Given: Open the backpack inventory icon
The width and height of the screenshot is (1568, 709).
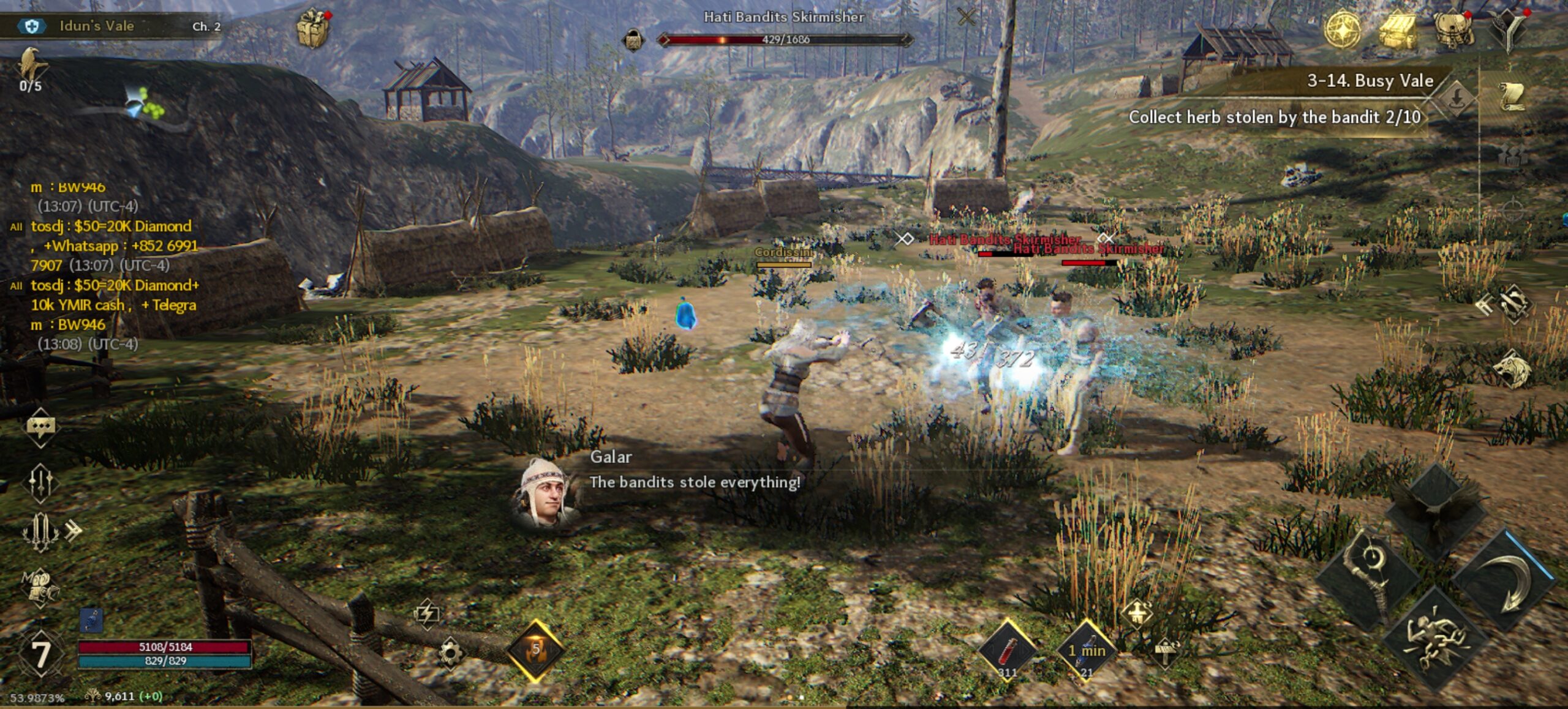Looking at the screenshot, I should [1453, 30].
